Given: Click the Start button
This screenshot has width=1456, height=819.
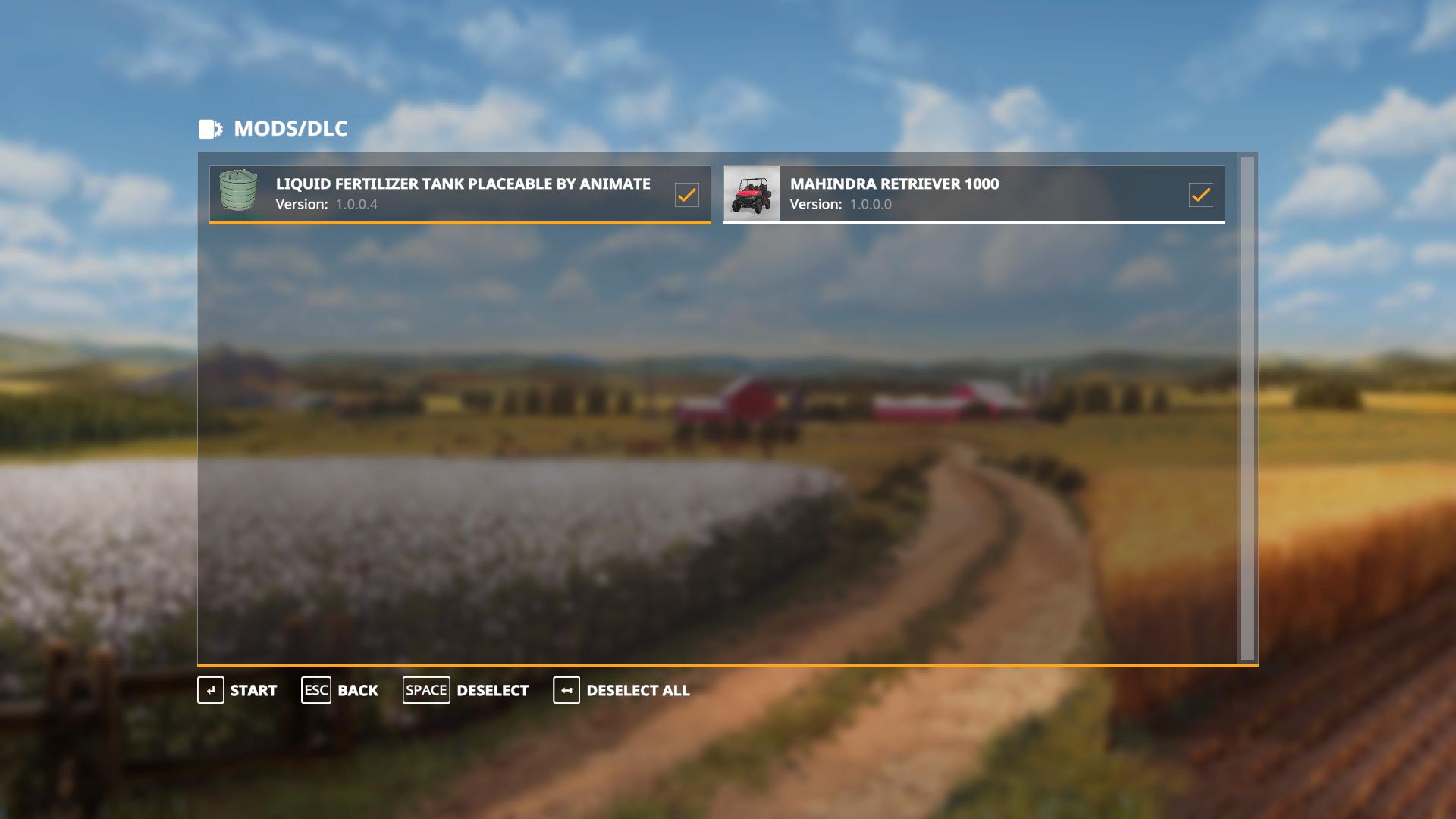Looking at the screenshot, I should click(x=238, y=690).
